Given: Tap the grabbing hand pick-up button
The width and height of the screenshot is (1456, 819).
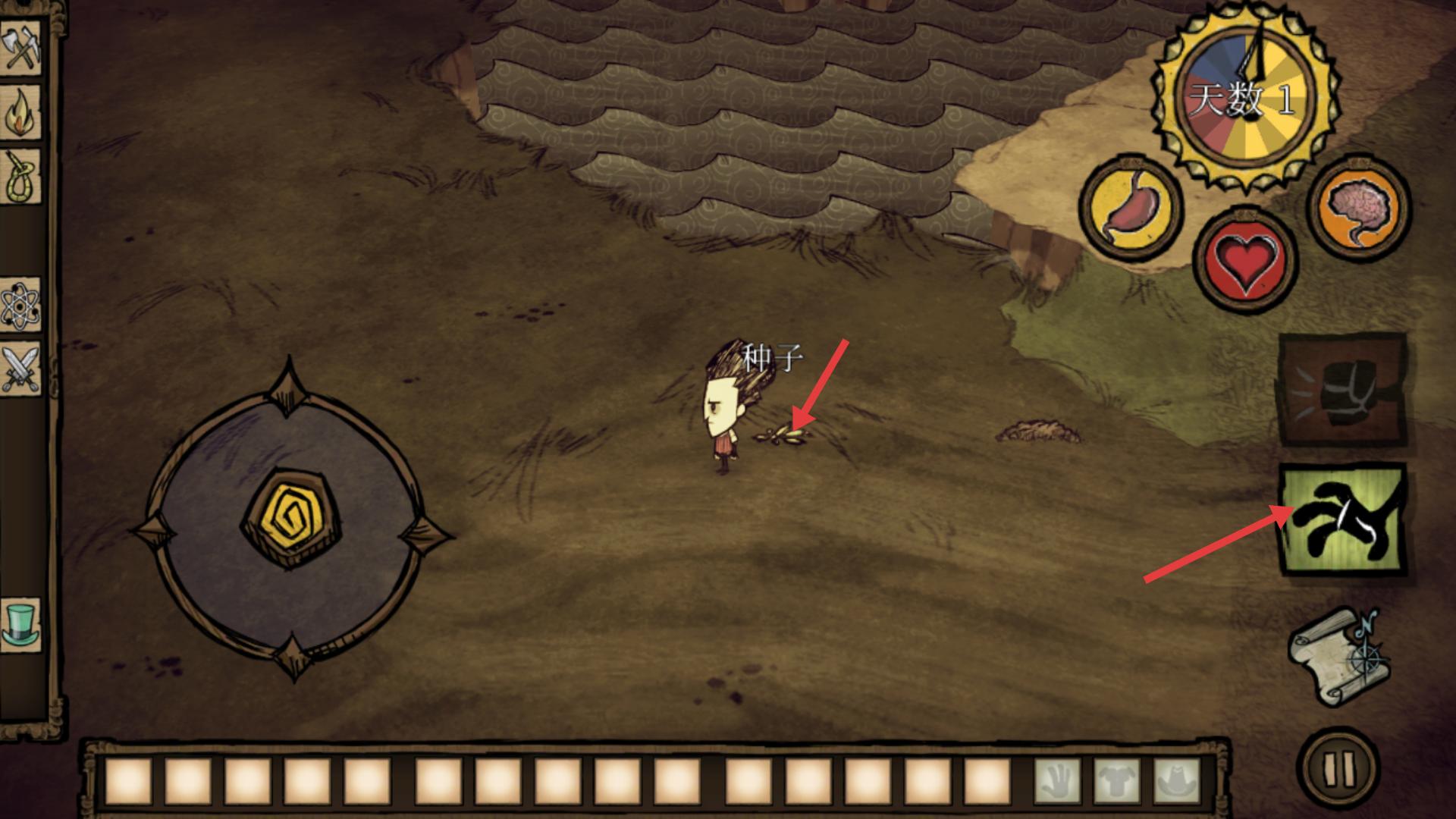Looking at the screenshot, I should click(x=1341, y=520).
